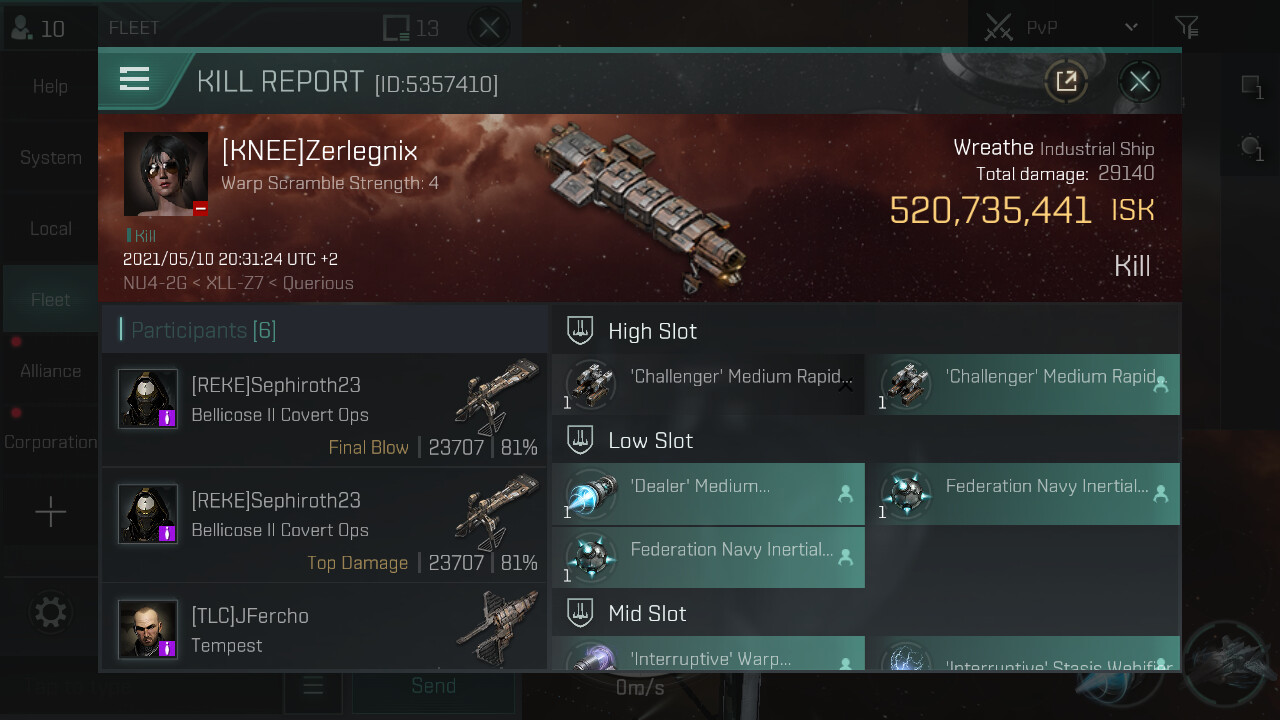1280x720 pixels.
Task: Close the Kill Report window
Action: [x=1140, y=81]
